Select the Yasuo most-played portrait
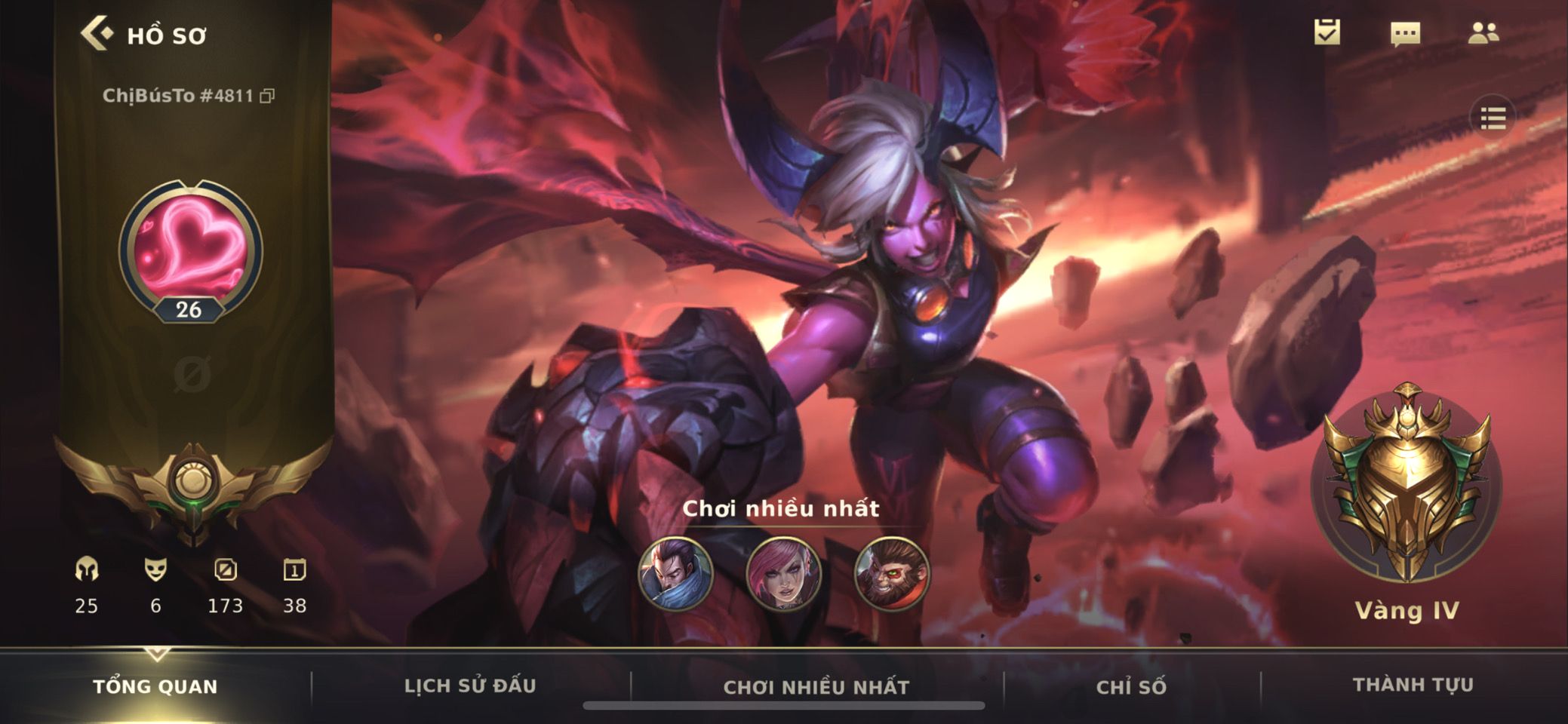Viewport: 1568px width, 724px height. point(675,574)
